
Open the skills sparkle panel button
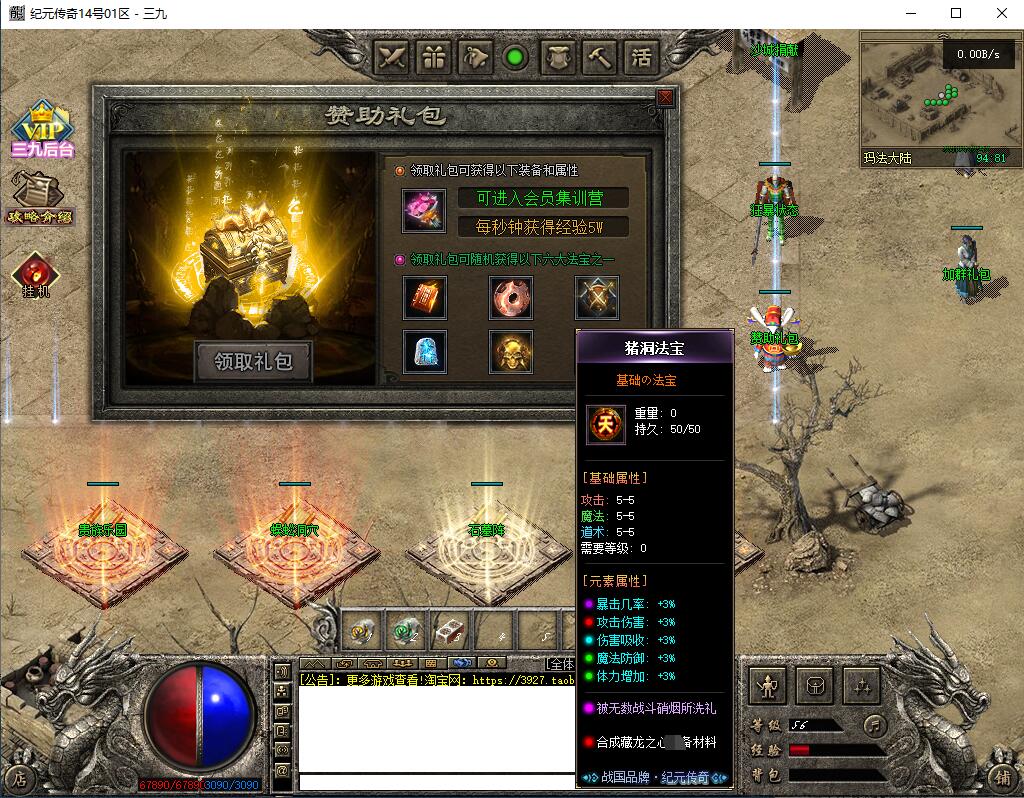click(862, 686)
